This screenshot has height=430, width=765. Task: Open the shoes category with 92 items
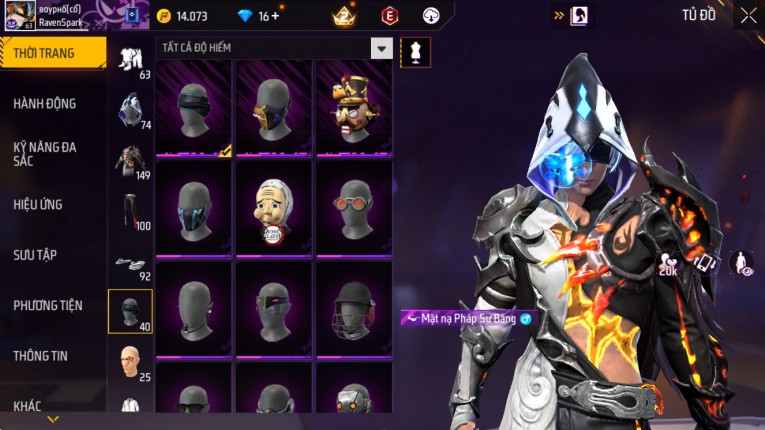[130, 264]
